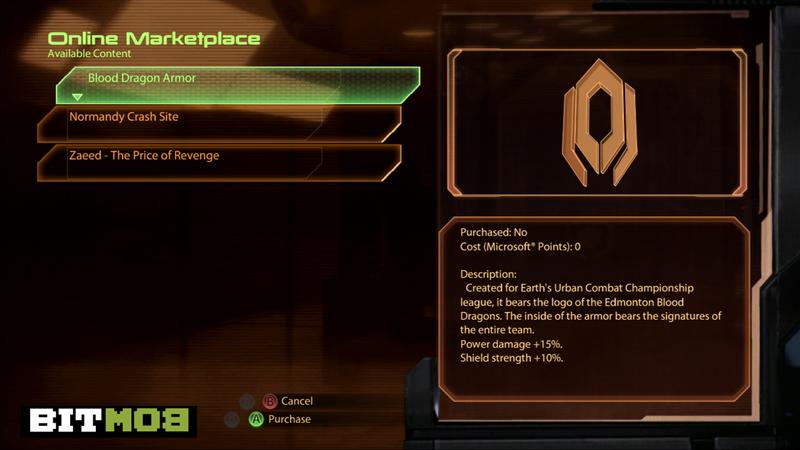Open Zaeed - The Price of Revenge
This screenshot has width=800, height=450.
(x=220, y=157)
